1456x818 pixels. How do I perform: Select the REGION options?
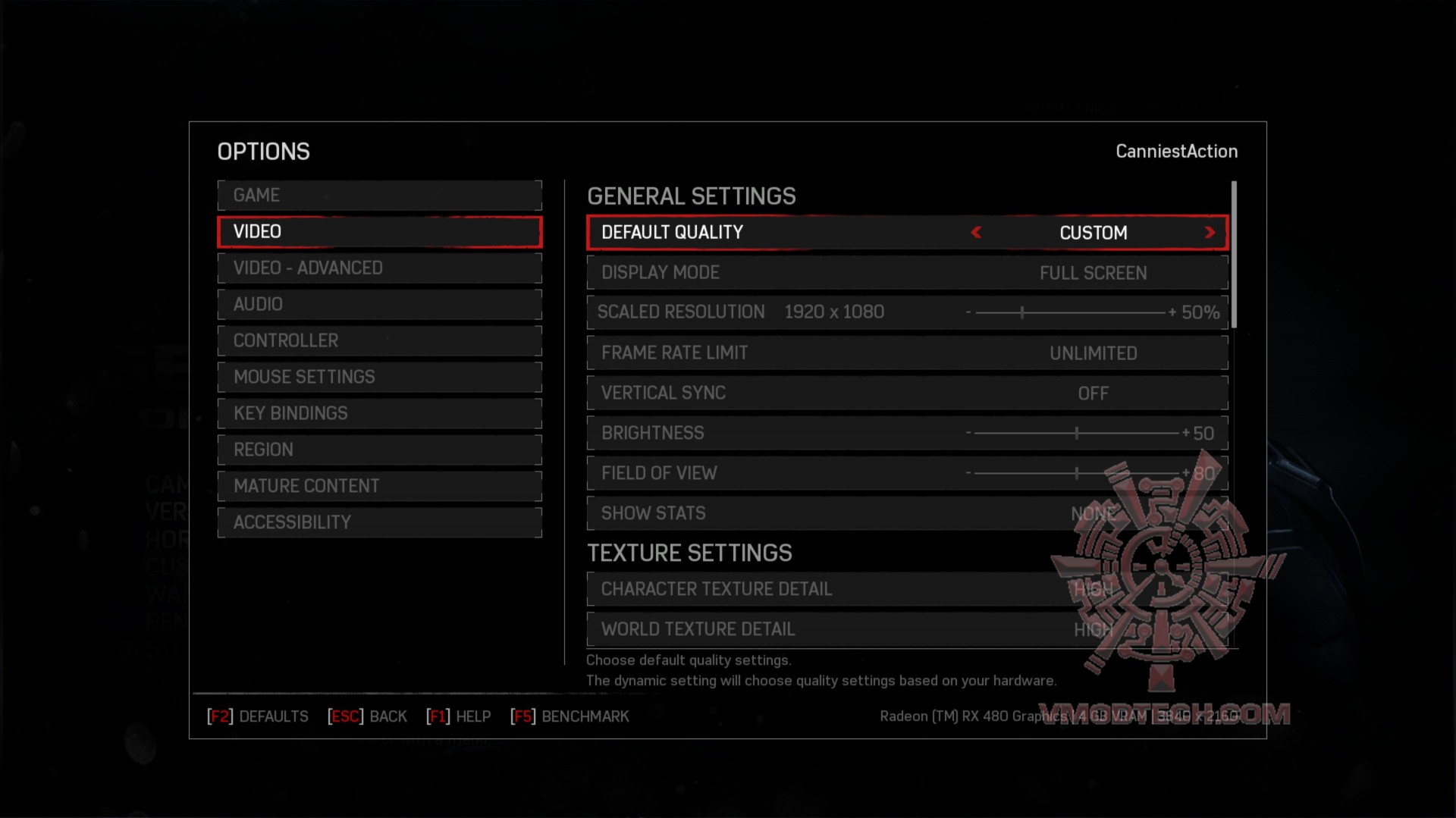click(x=379, y=450)
